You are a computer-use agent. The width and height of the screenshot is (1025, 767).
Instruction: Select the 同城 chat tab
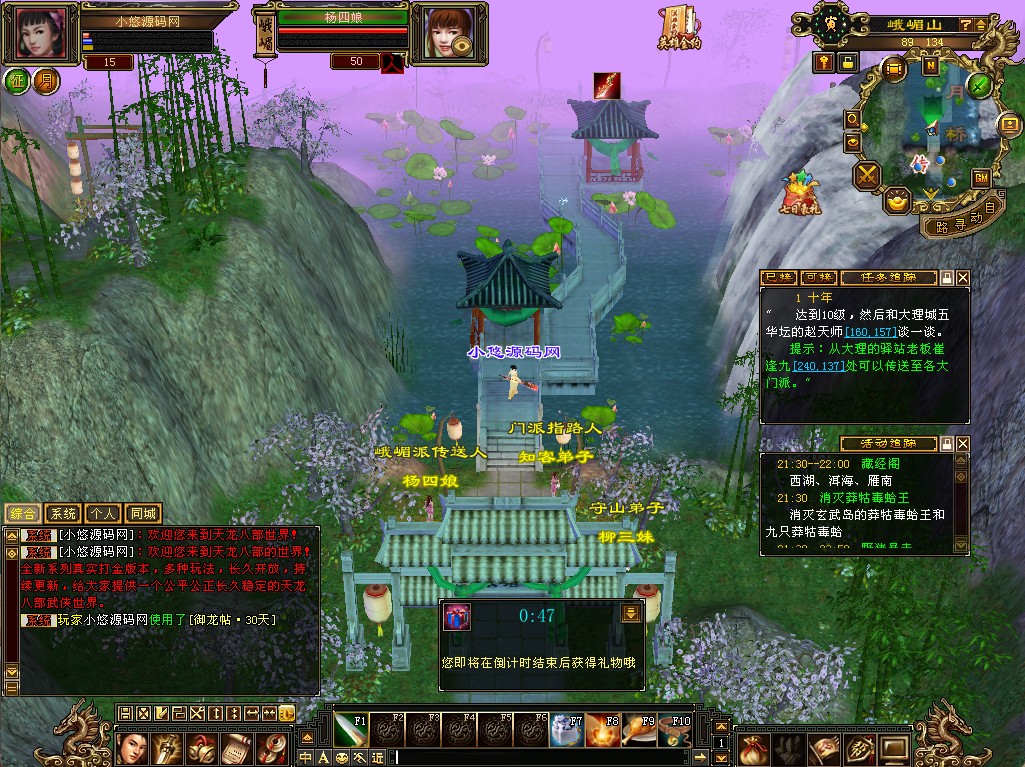(x=144, y=513)
